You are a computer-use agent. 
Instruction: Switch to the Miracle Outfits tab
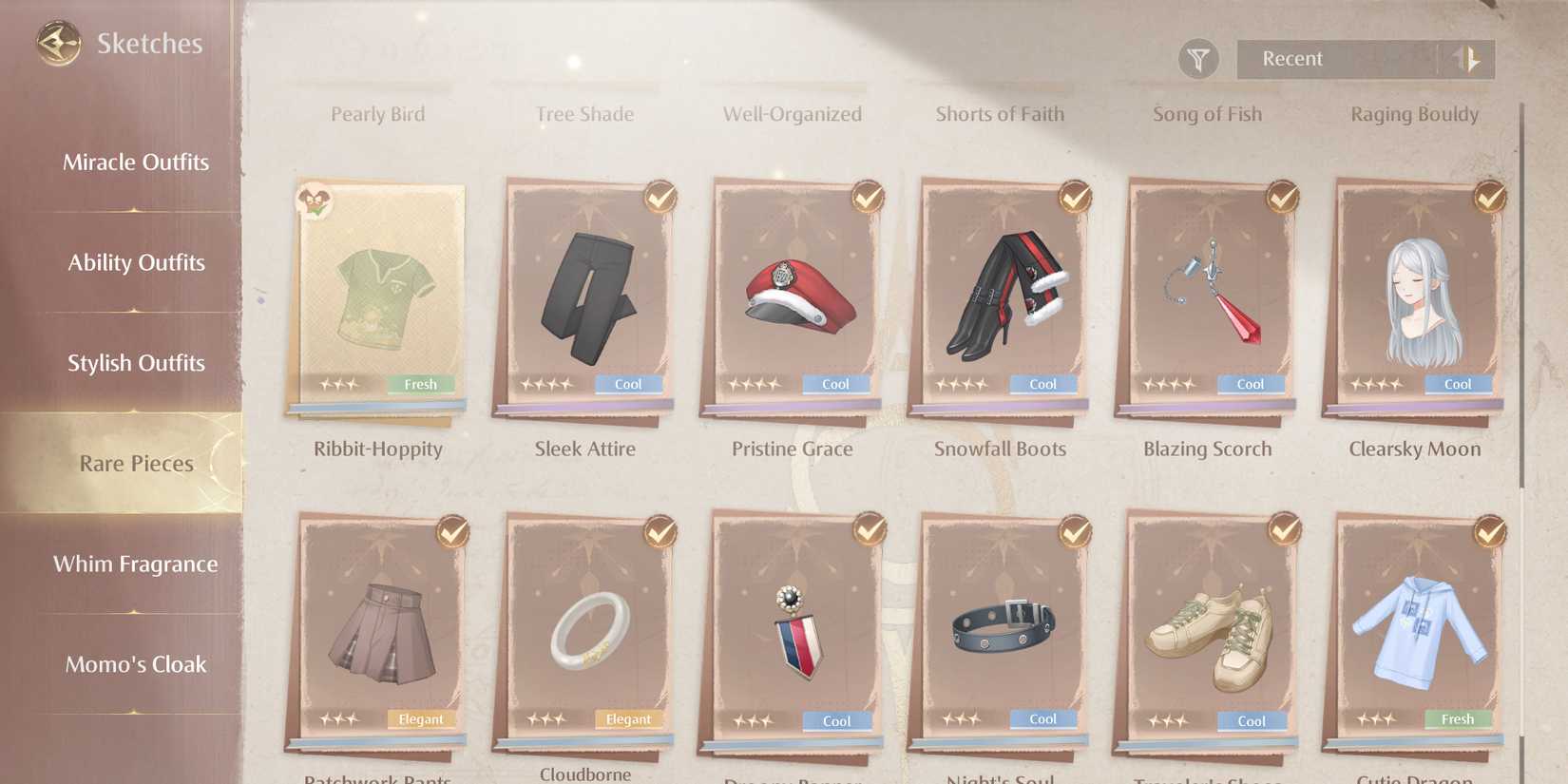(136, 162)
